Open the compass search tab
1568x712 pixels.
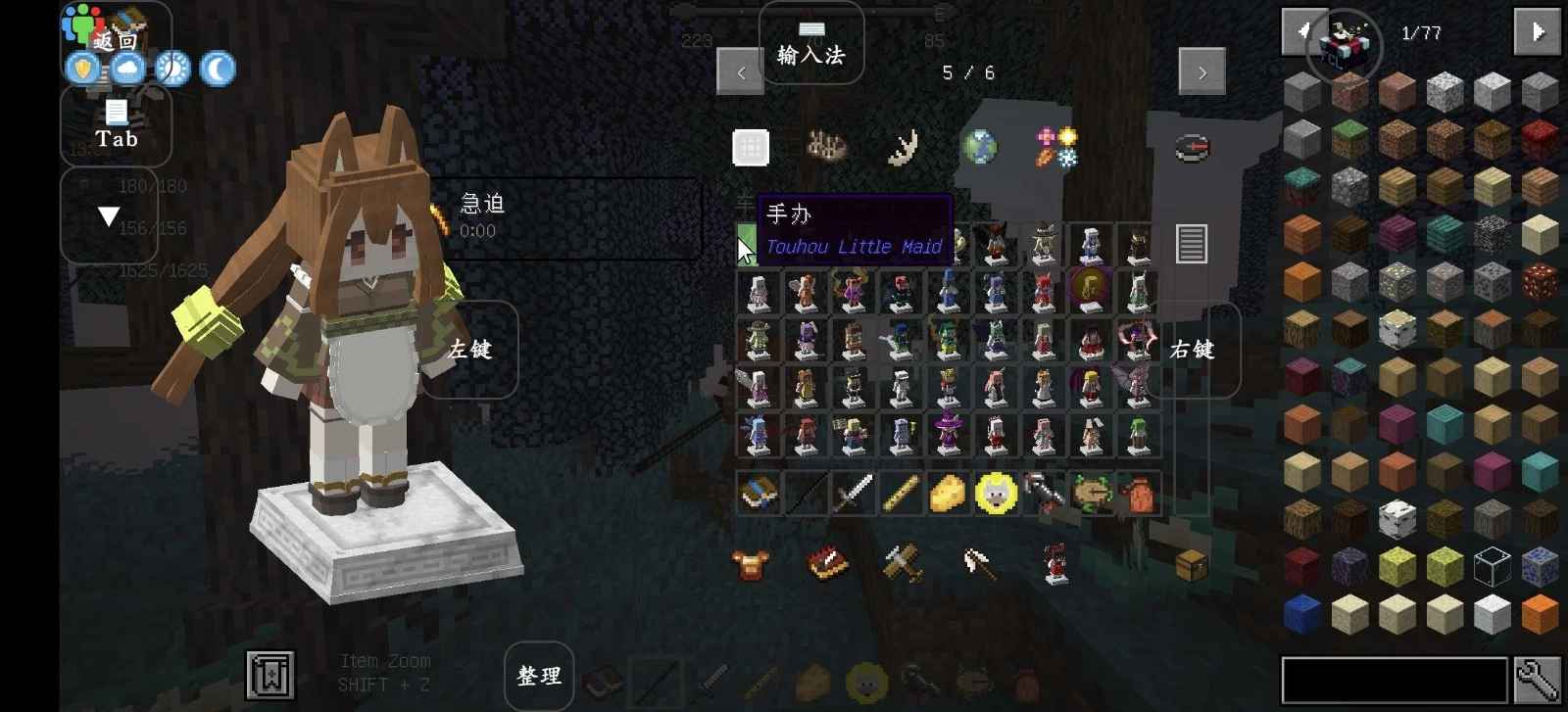(x=1192, y=148)
